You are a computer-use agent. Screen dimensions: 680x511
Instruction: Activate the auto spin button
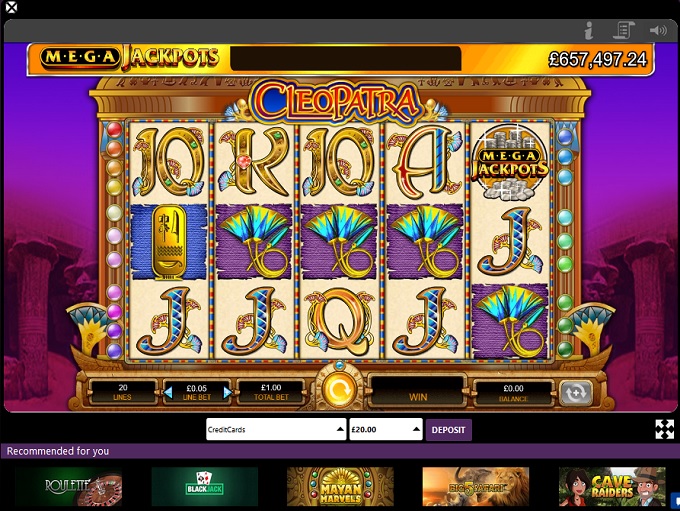[574, 392]
